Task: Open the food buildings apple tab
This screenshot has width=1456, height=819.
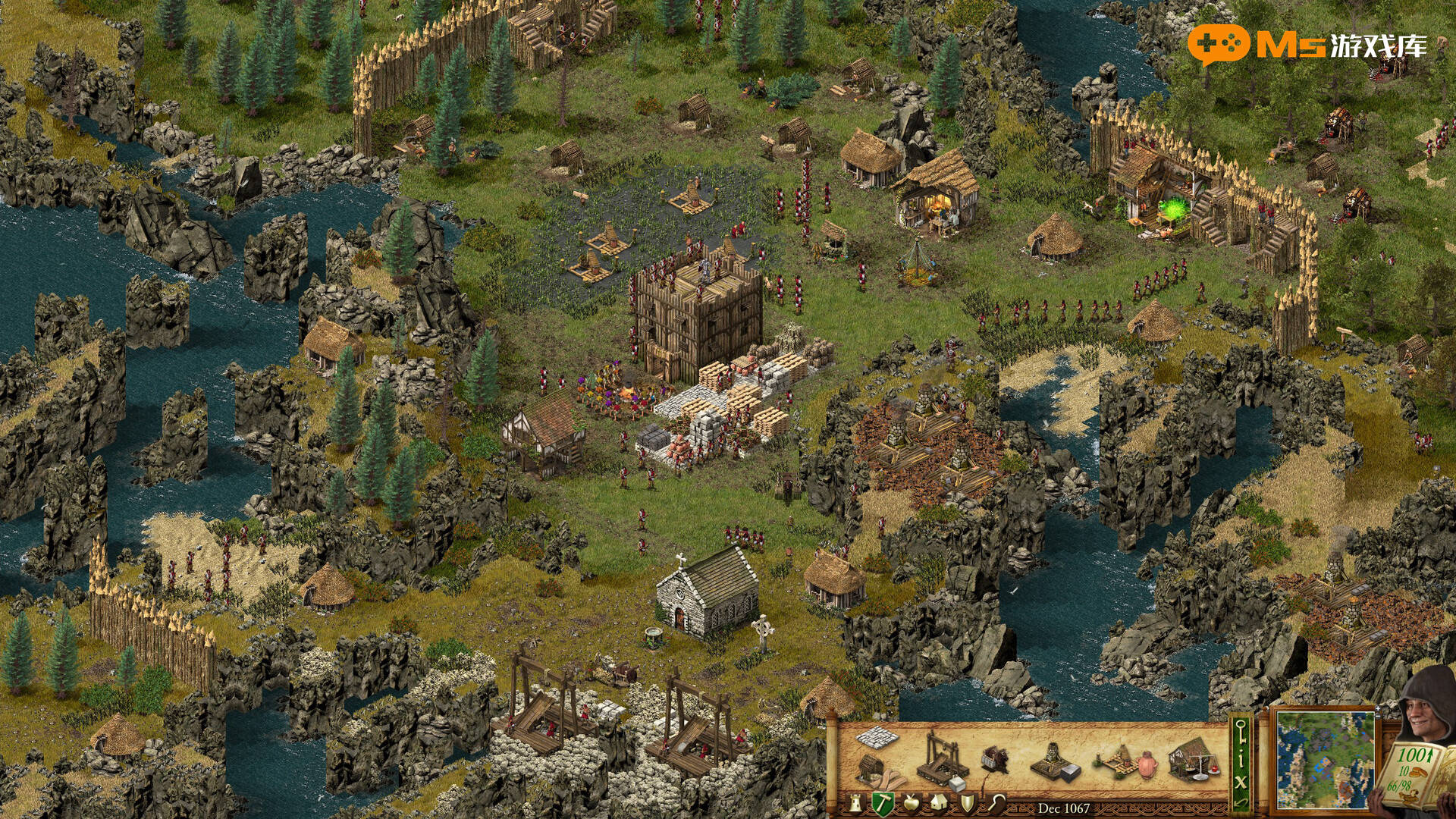Action: click(912, 804)
